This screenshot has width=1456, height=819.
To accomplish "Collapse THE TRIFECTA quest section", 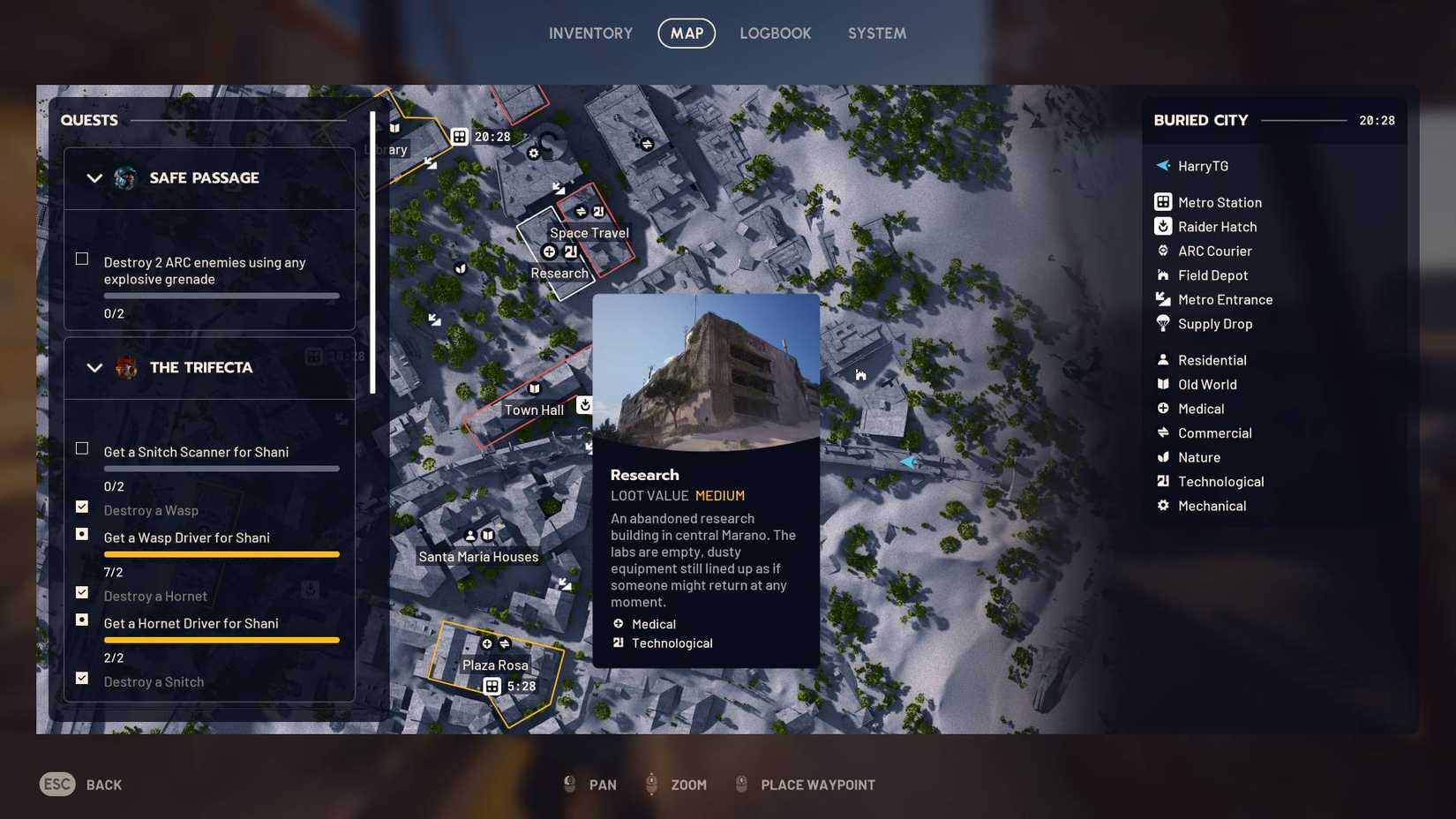I will 94,367.
